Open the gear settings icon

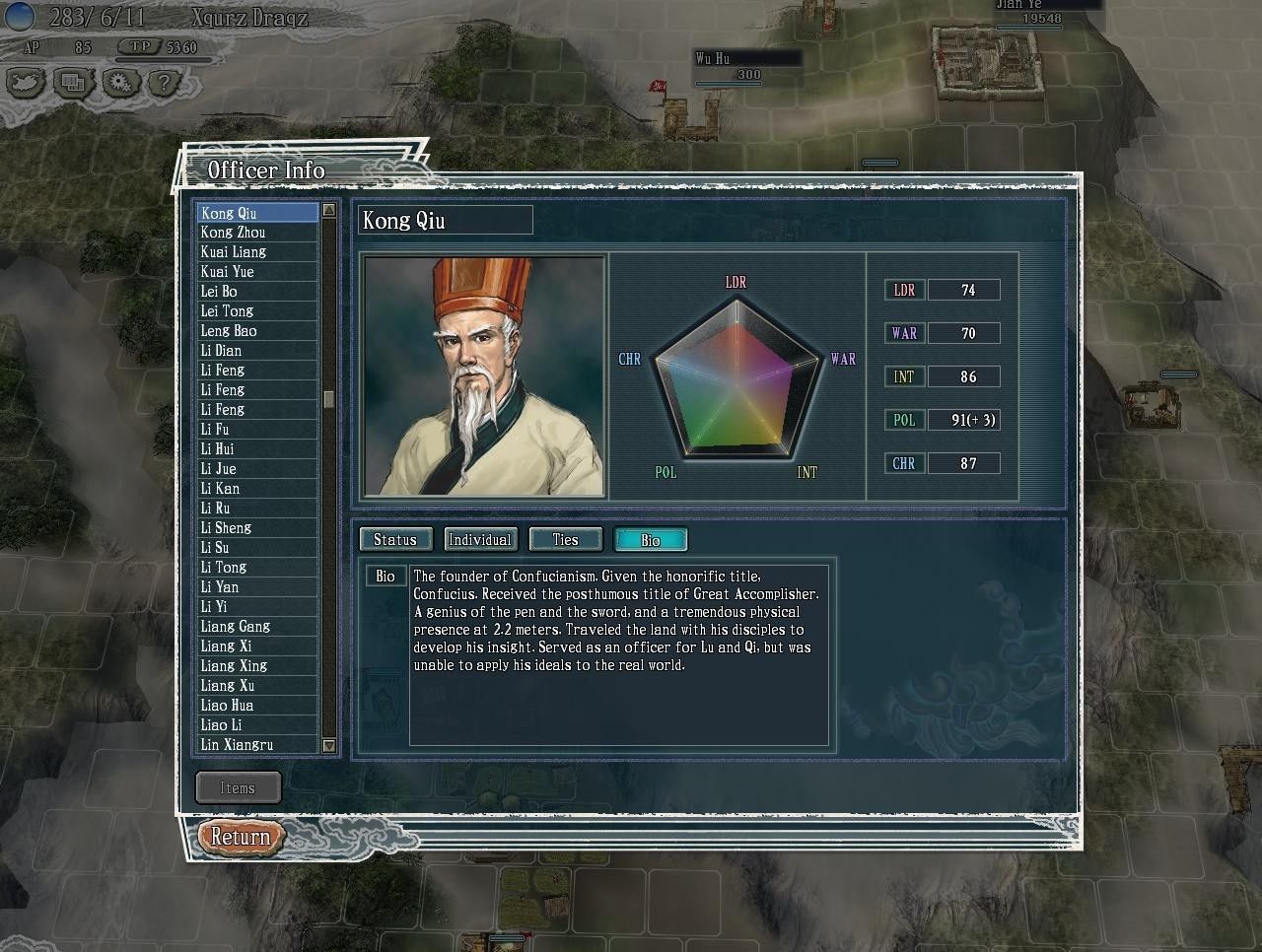click(x=118, y=83)
